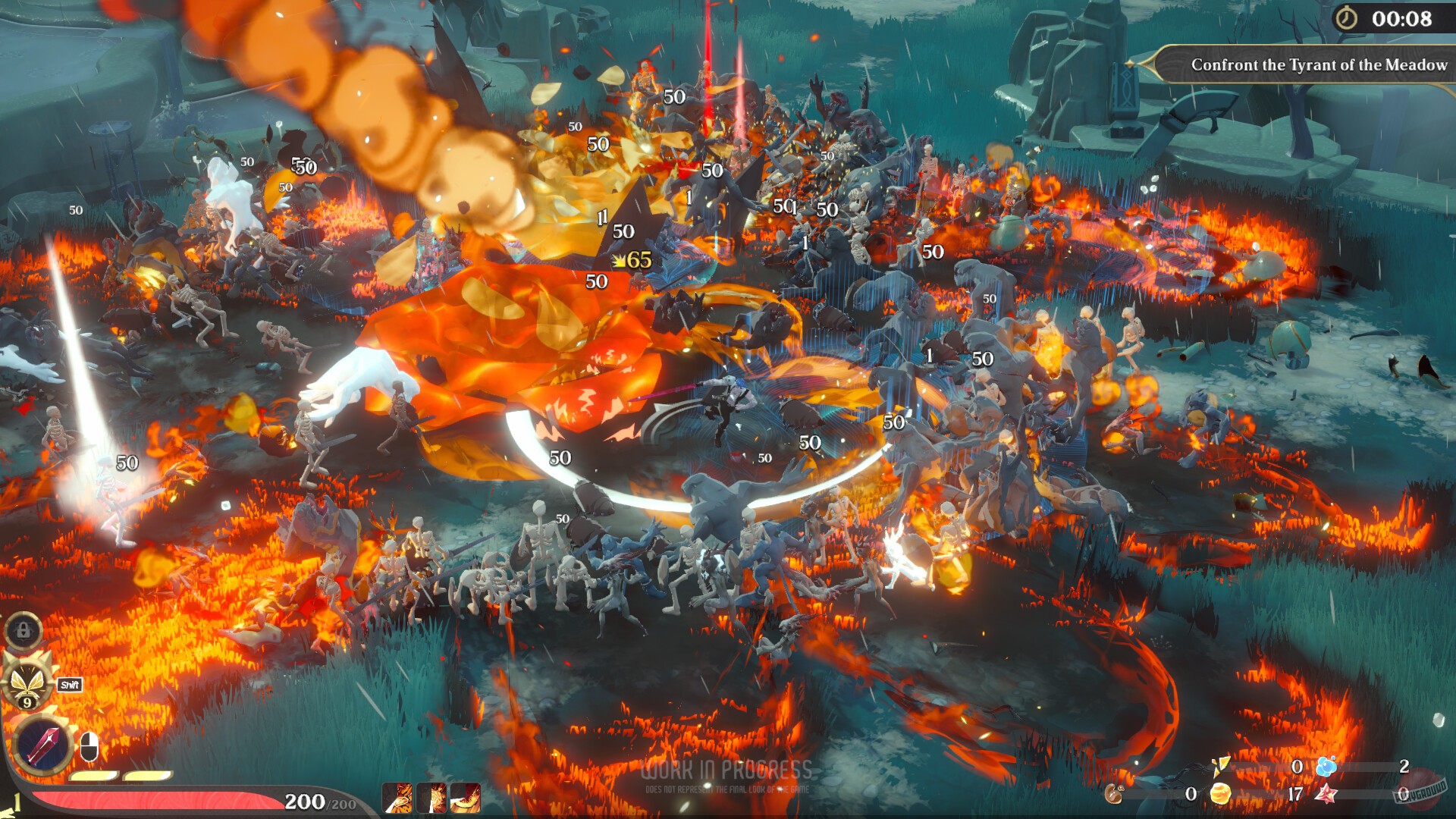Viewport: 1456px width, 819px height.
Task: Click the mouse input indicator icon
Action: pos(89,746)
